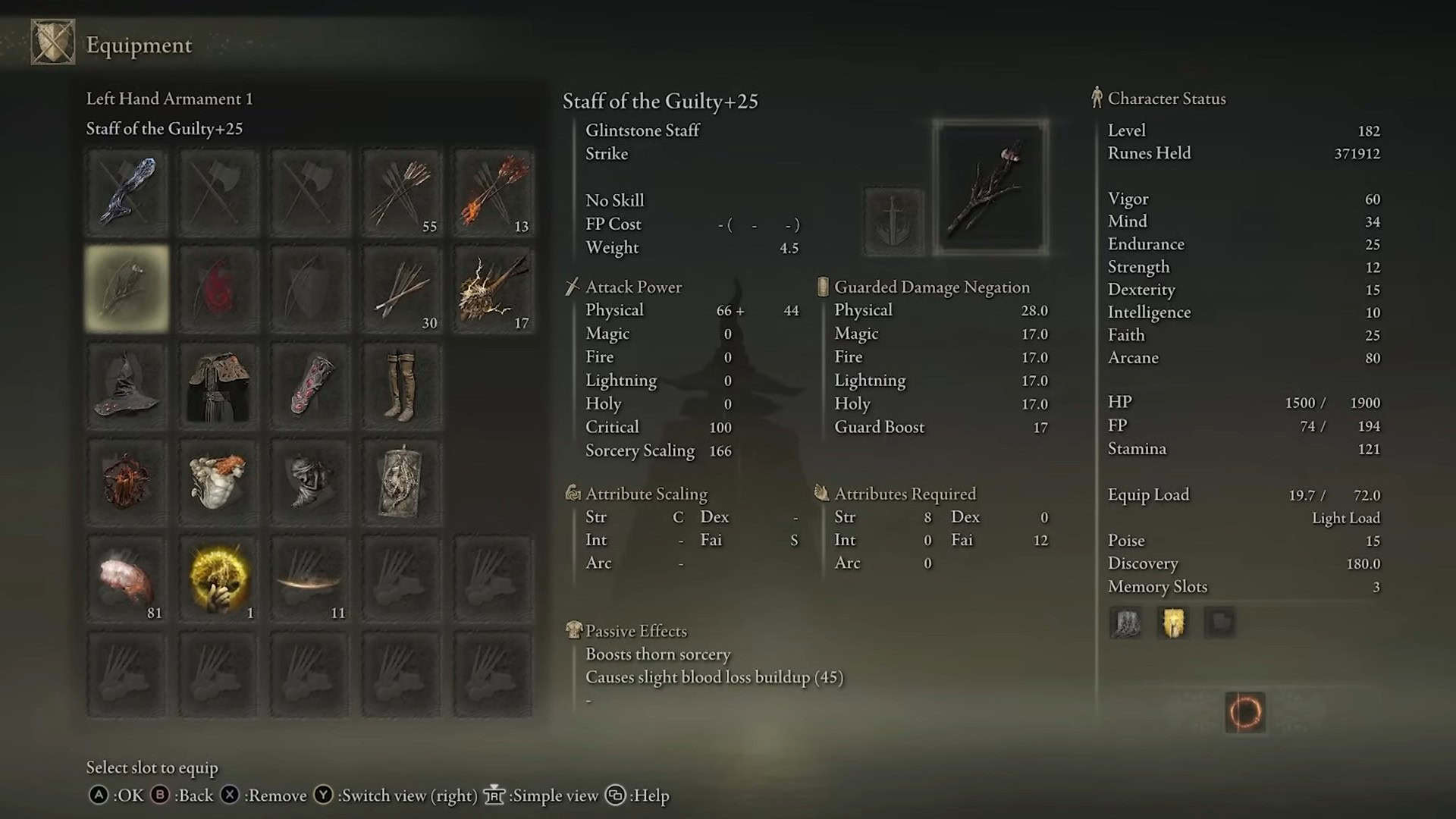Select the blue twisted right-hand weapon slot
The width and height of the screenshot is (1456, 819).
[x=127, y=192]
